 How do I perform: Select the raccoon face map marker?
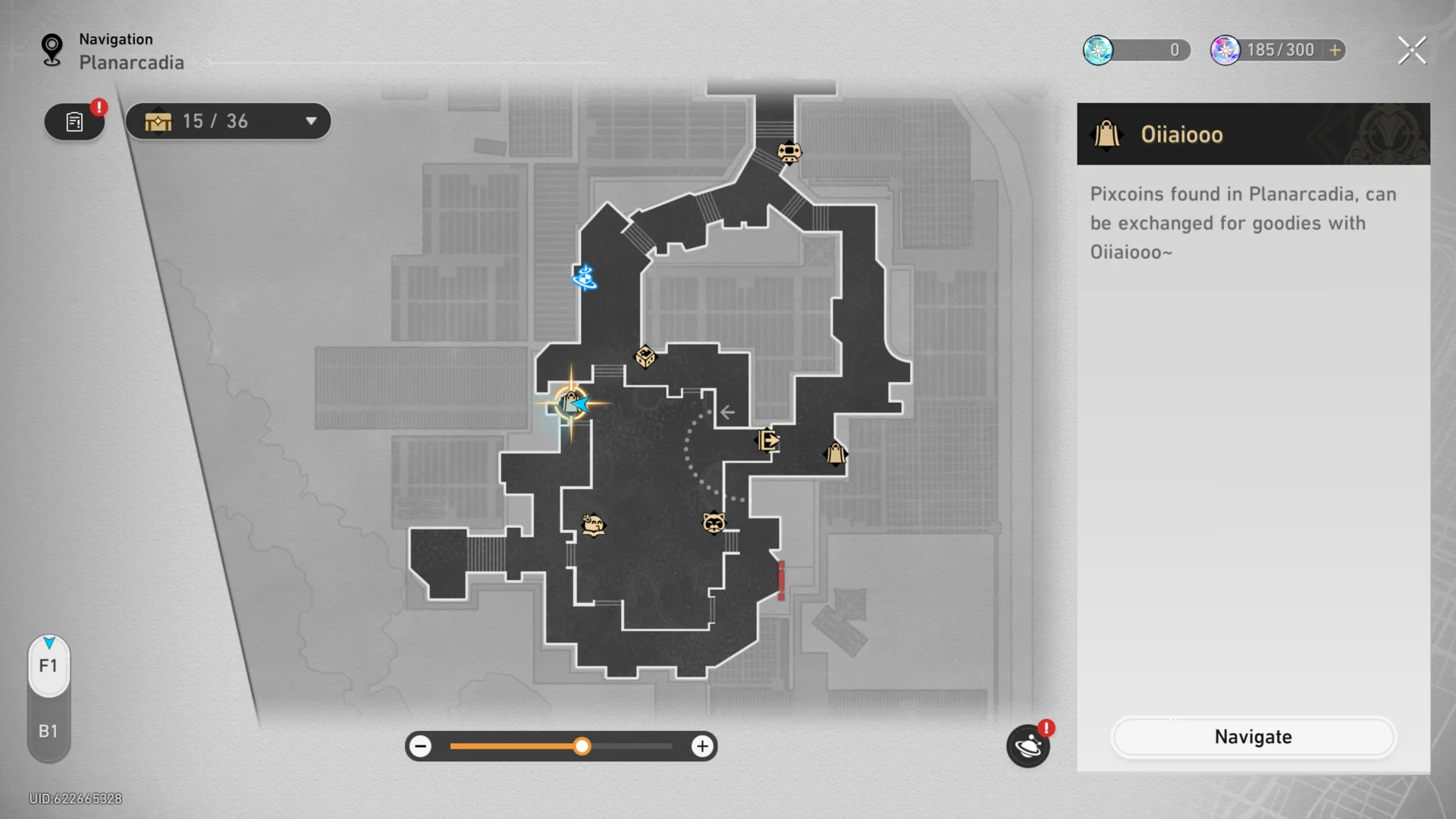coord(714,522)
